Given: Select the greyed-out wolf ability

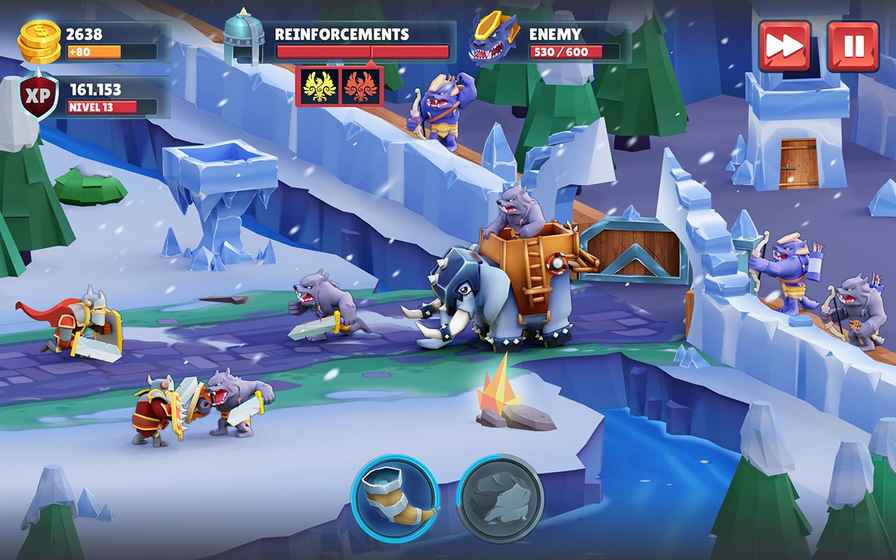Looking at the screenshot, I should pyautogui.click(x=500, y=497).
